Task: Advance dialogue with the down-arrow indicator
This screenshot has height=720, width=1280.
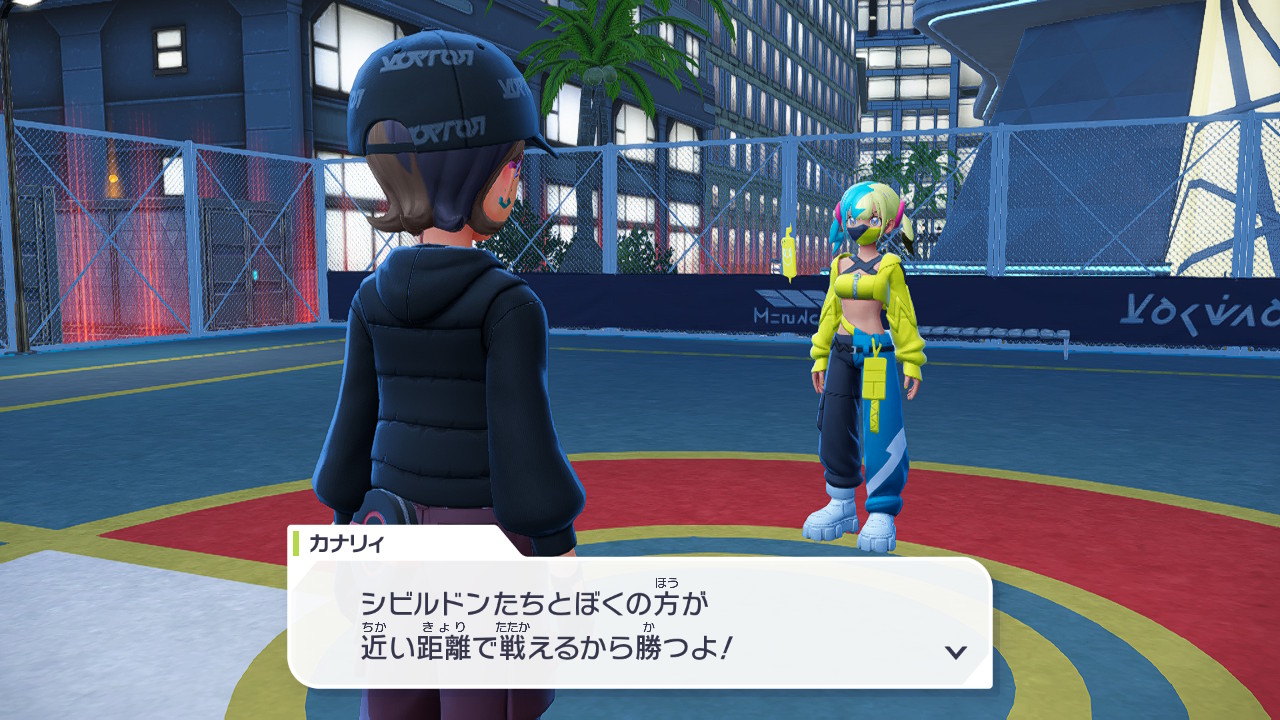Action: click(956, 652)
